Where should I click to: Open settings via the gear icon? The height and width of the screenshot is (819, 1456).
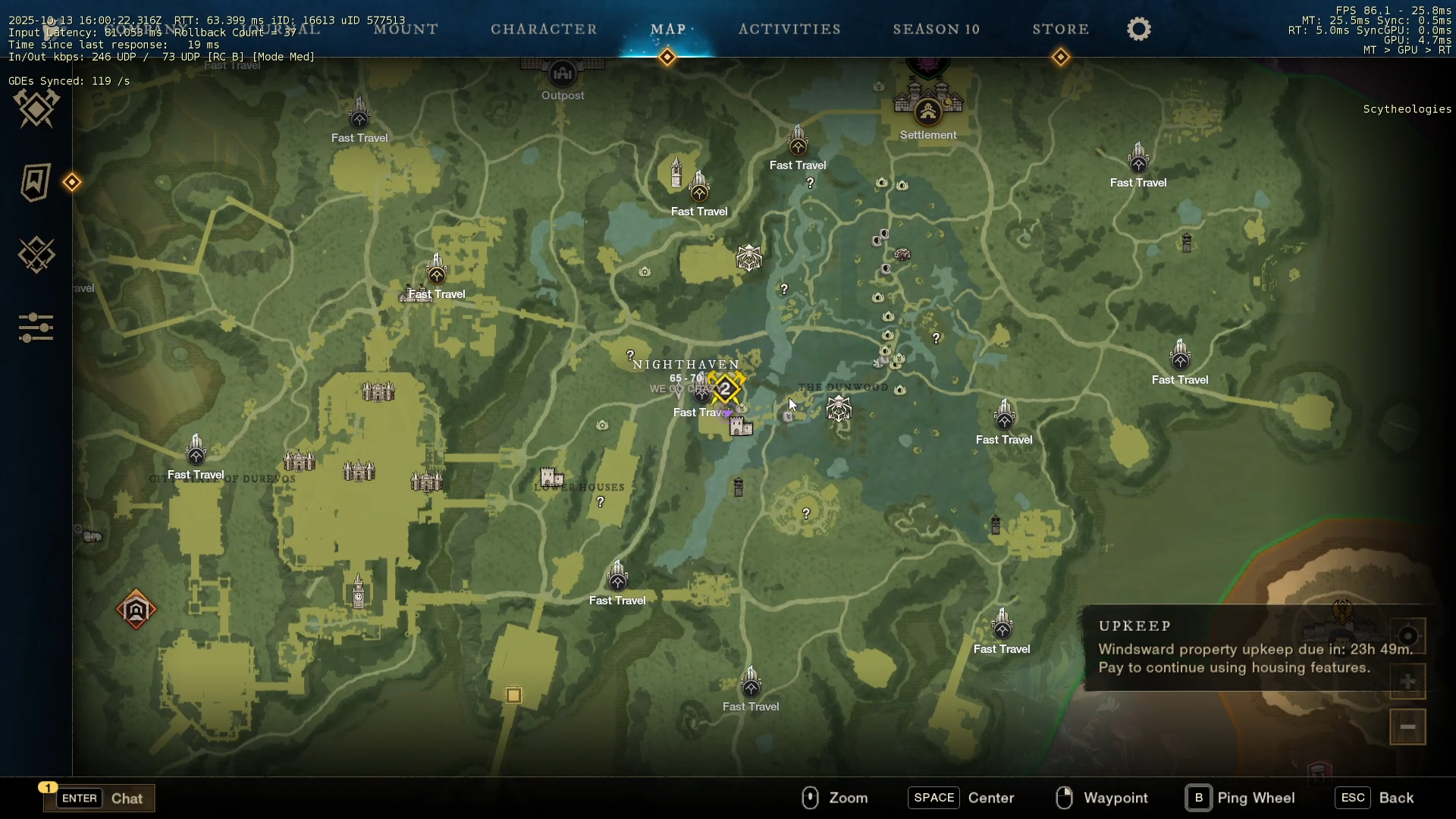click(x=1138, y=30)
